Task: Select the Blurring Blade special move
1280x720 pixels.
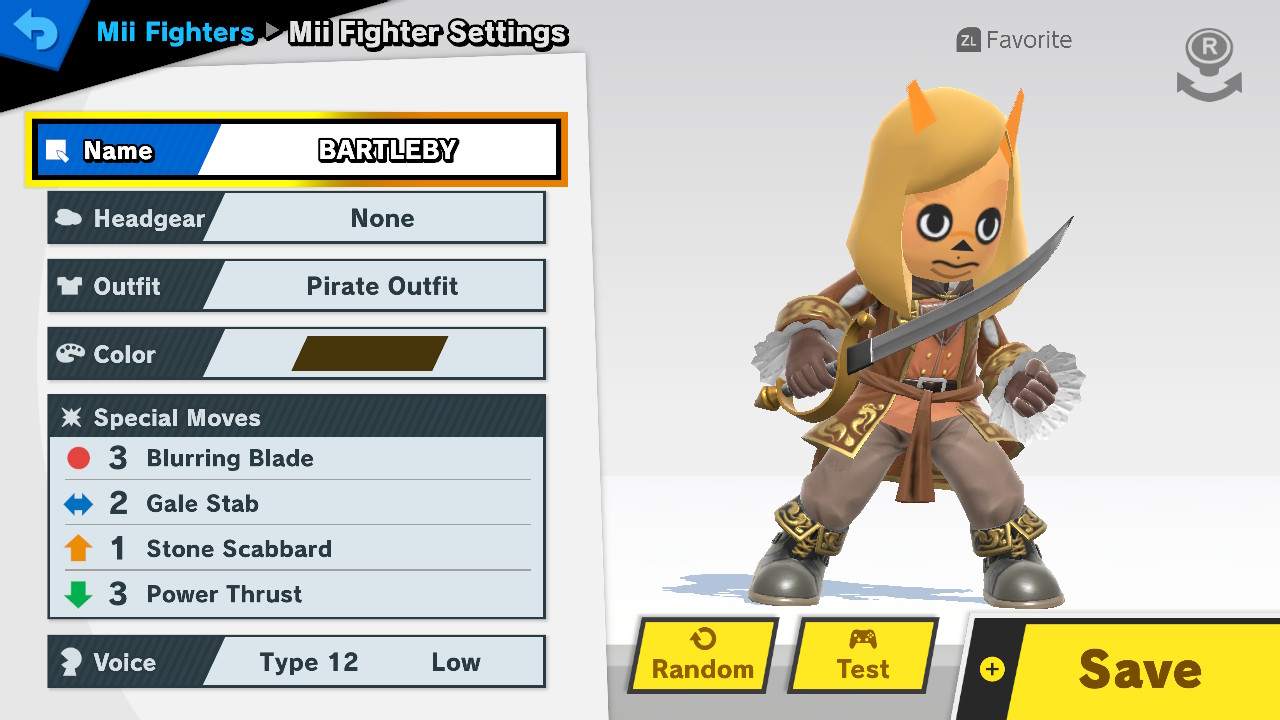Action: pos(297,458)
